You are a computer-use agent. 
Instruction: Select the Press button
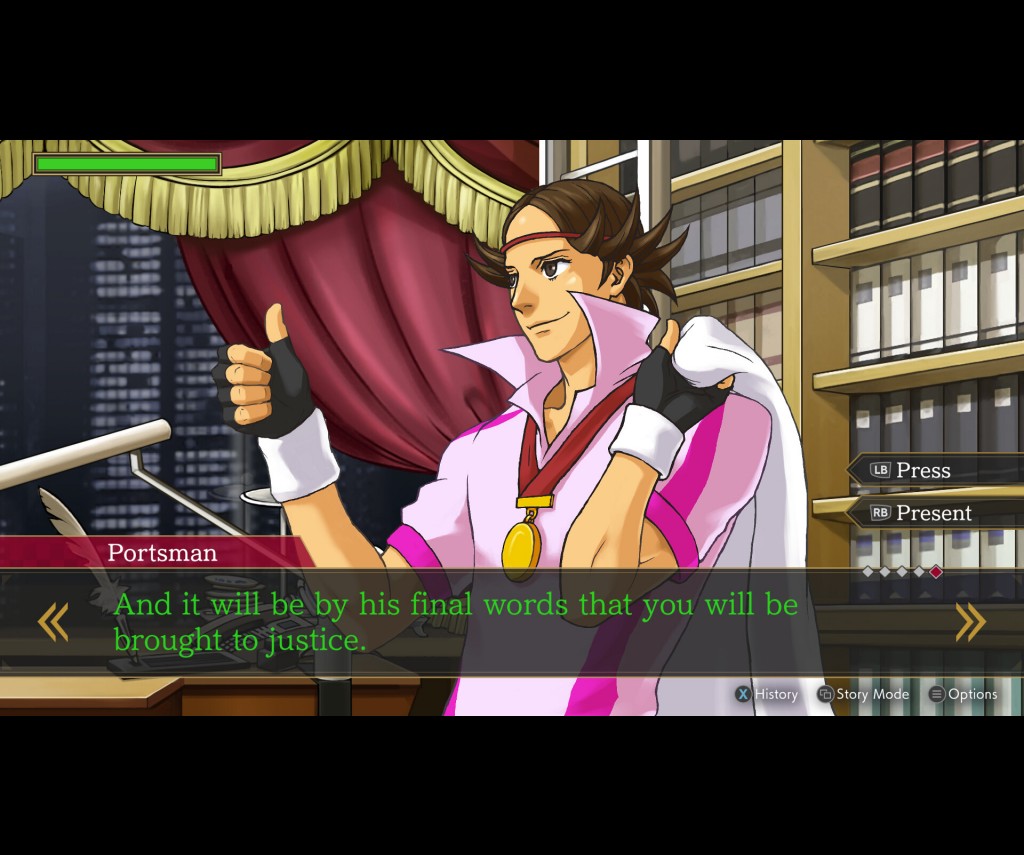(x=922, y=470)
